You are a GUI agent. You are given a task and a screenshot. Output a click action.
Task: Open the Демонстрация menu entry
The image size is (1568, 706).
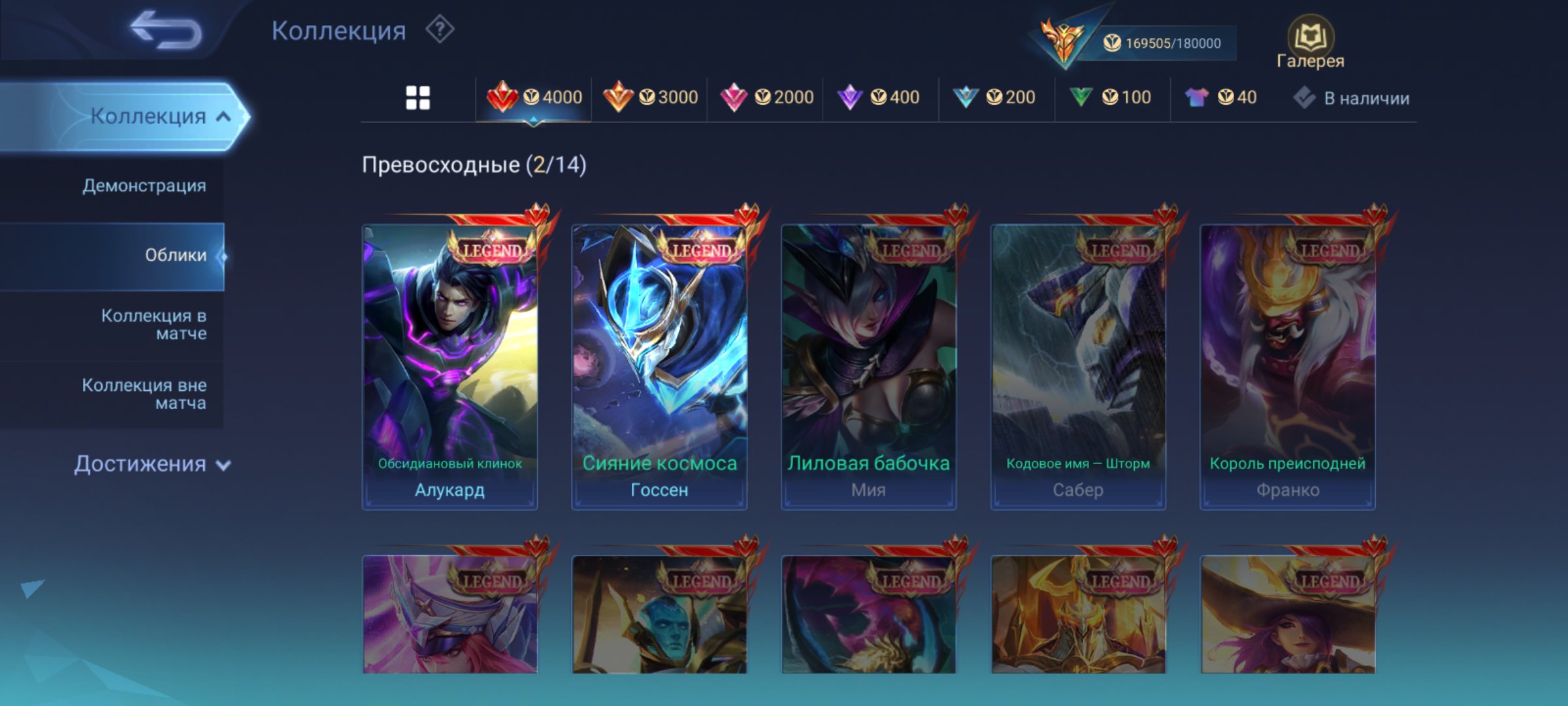coord(144,186)
